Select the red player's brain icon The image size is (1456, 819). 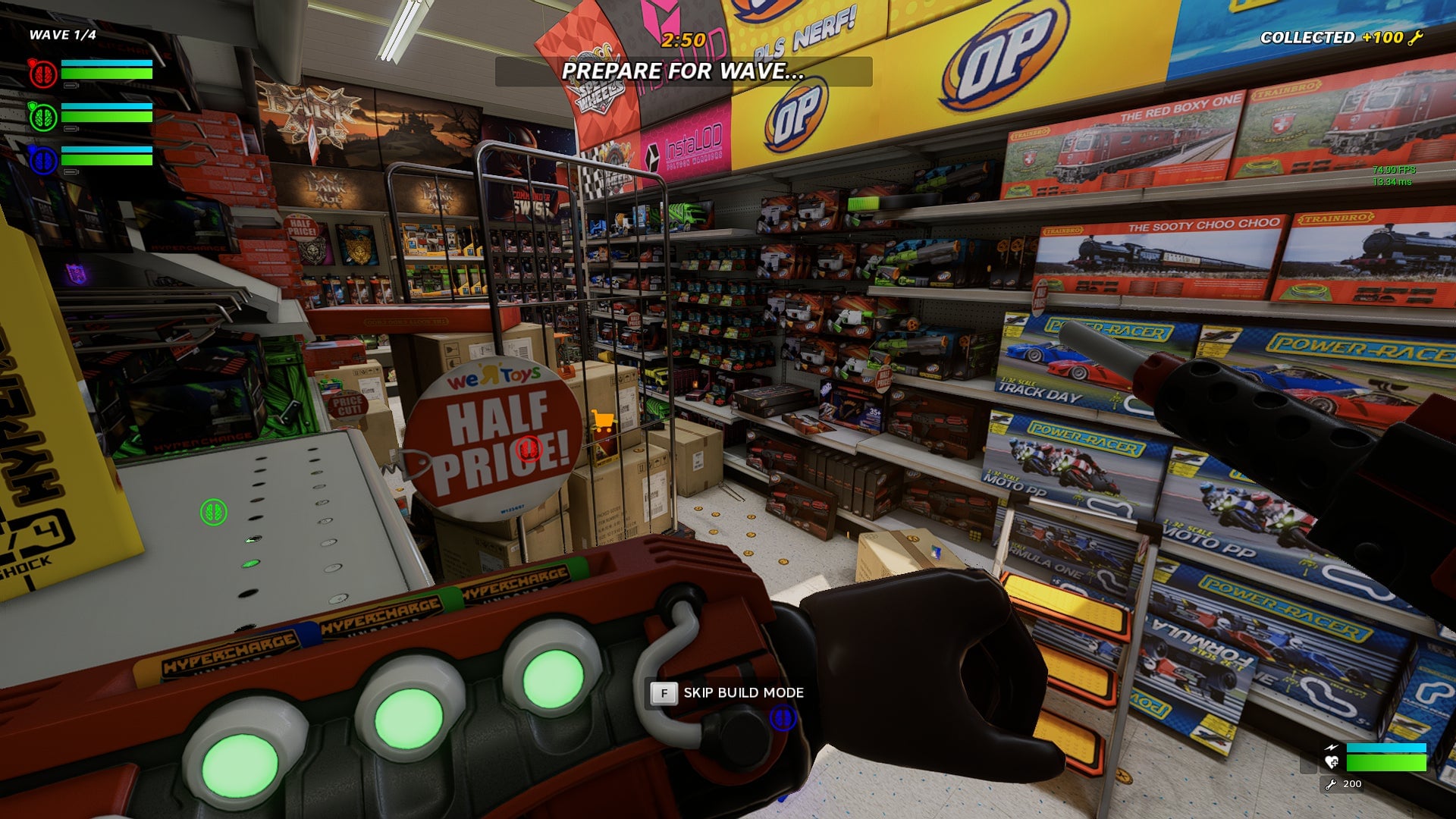pyautogui.click(x=43, y=72)
